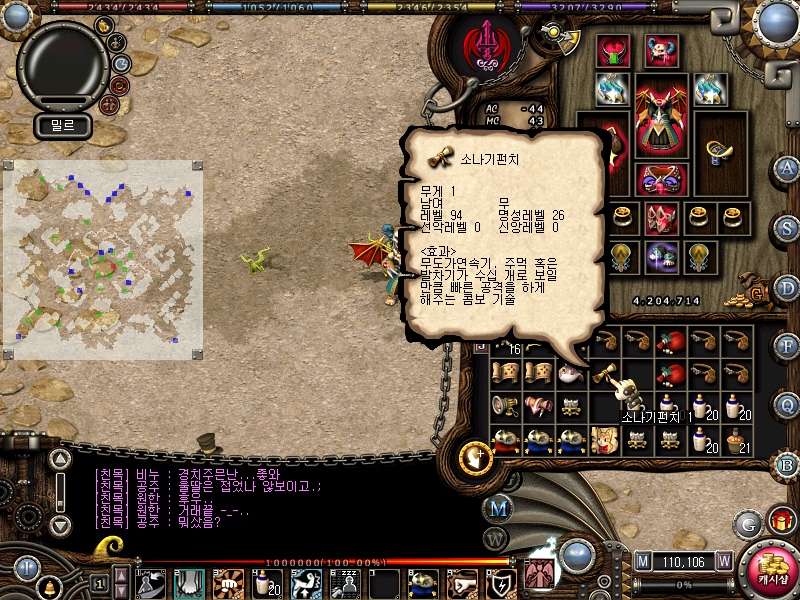Viewport: 800px width, 600px height.
Task: Click the world minimap overlay
Action: (104, 260)
